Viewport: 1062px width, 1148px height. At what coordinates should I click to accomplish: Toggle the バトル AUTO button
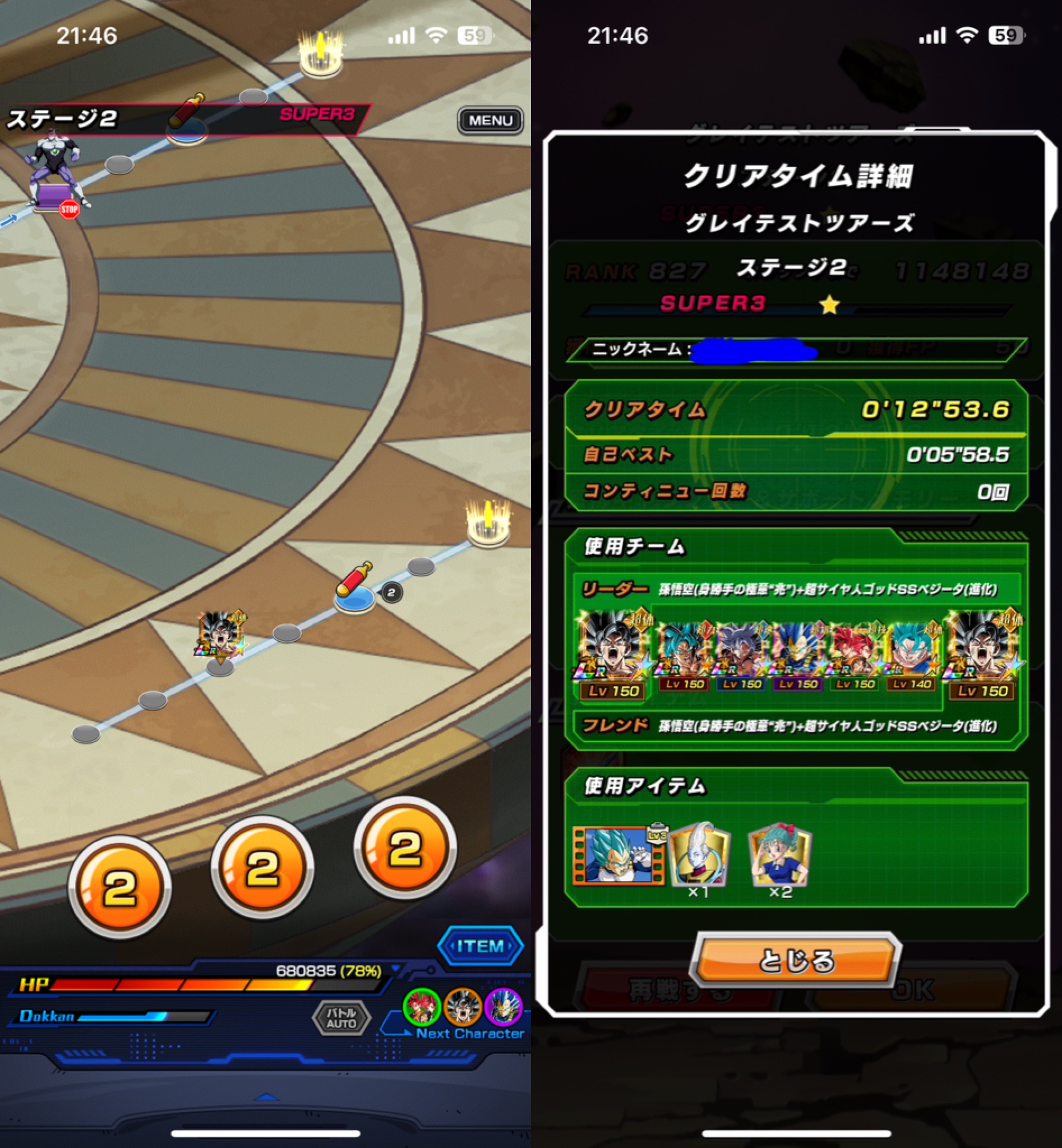point(341,1018)
